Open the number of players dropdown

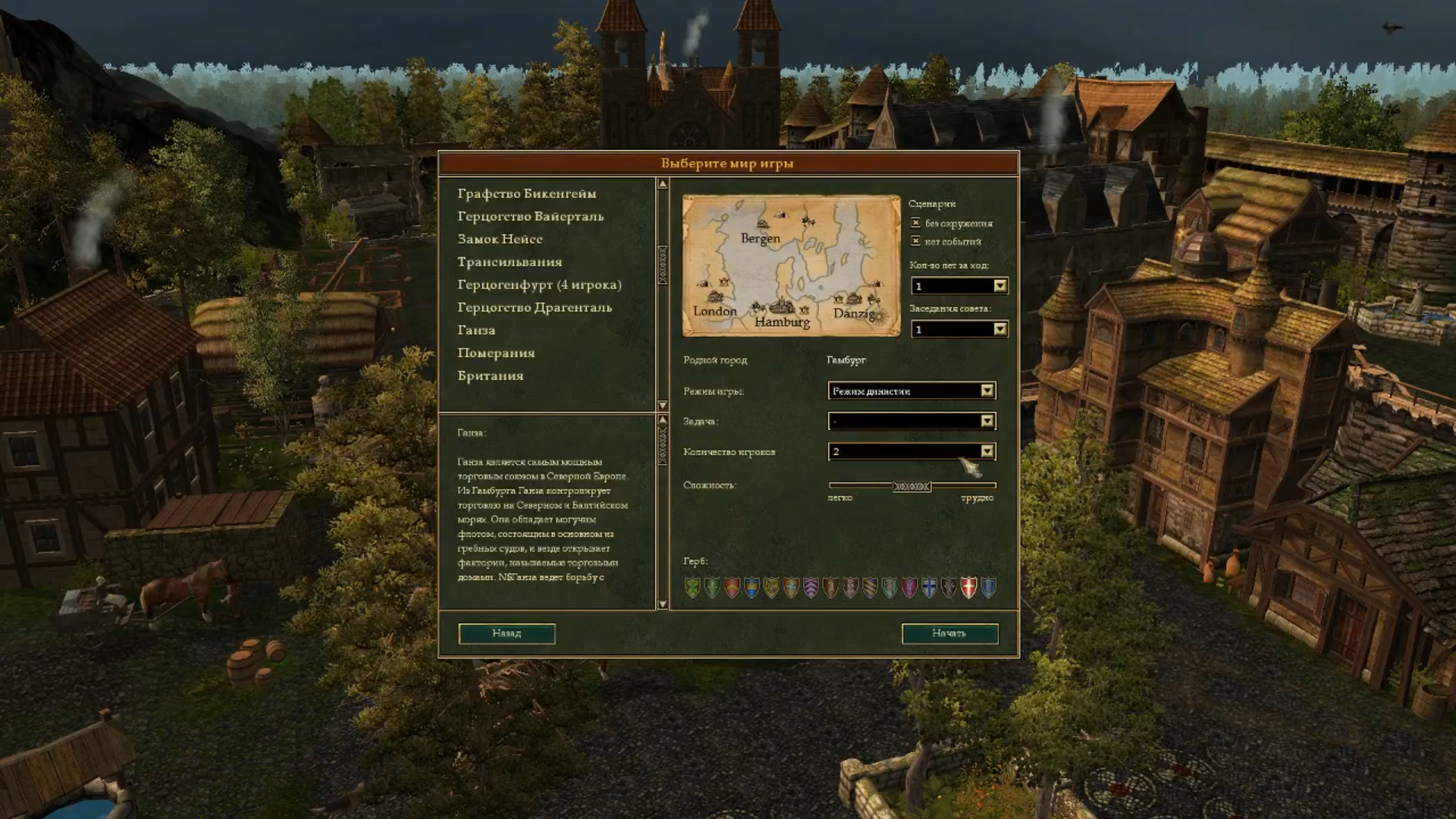987,451
